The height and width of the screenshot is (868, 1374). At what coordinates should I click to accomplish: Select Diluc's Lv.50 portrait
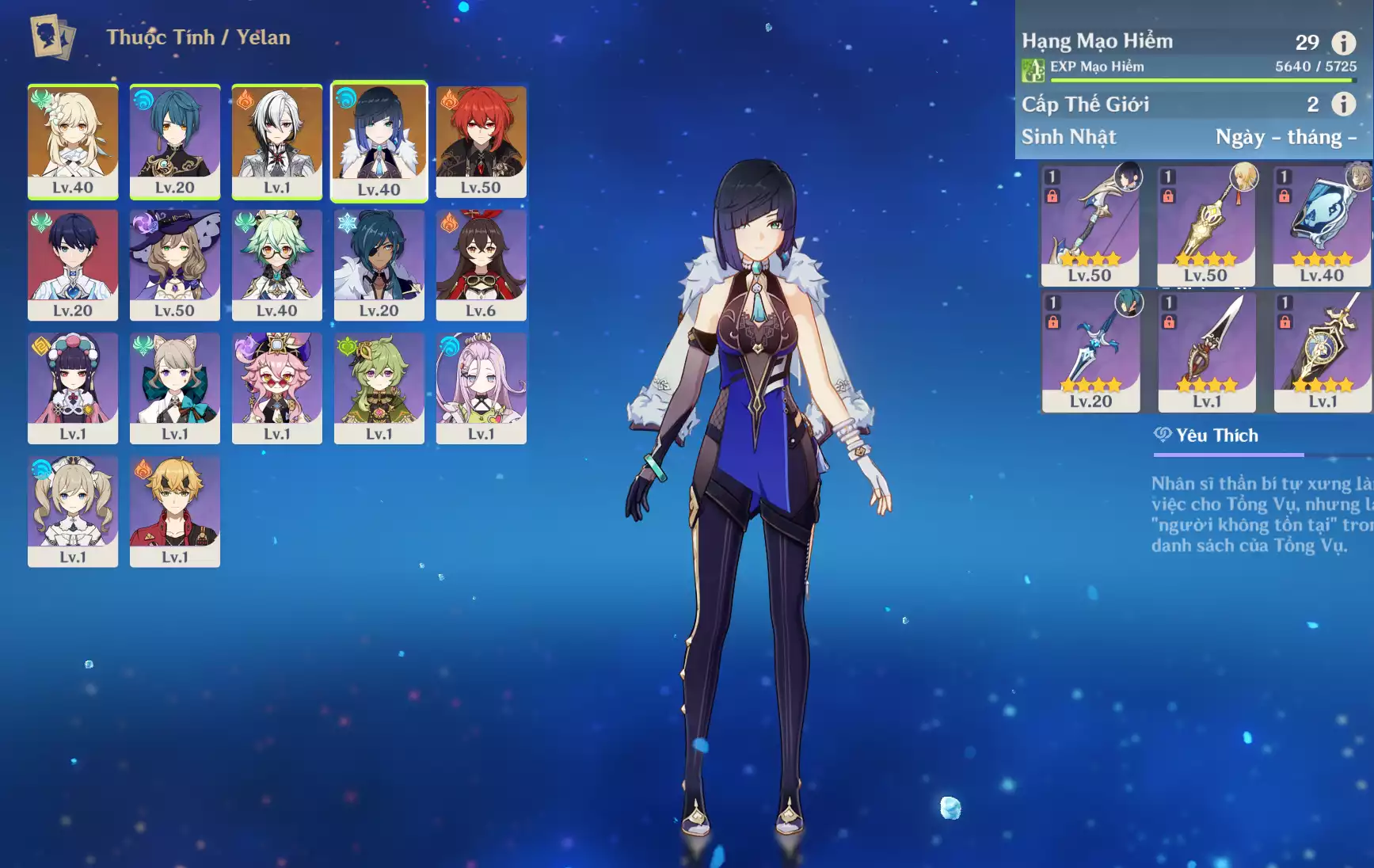click(481, 141)
